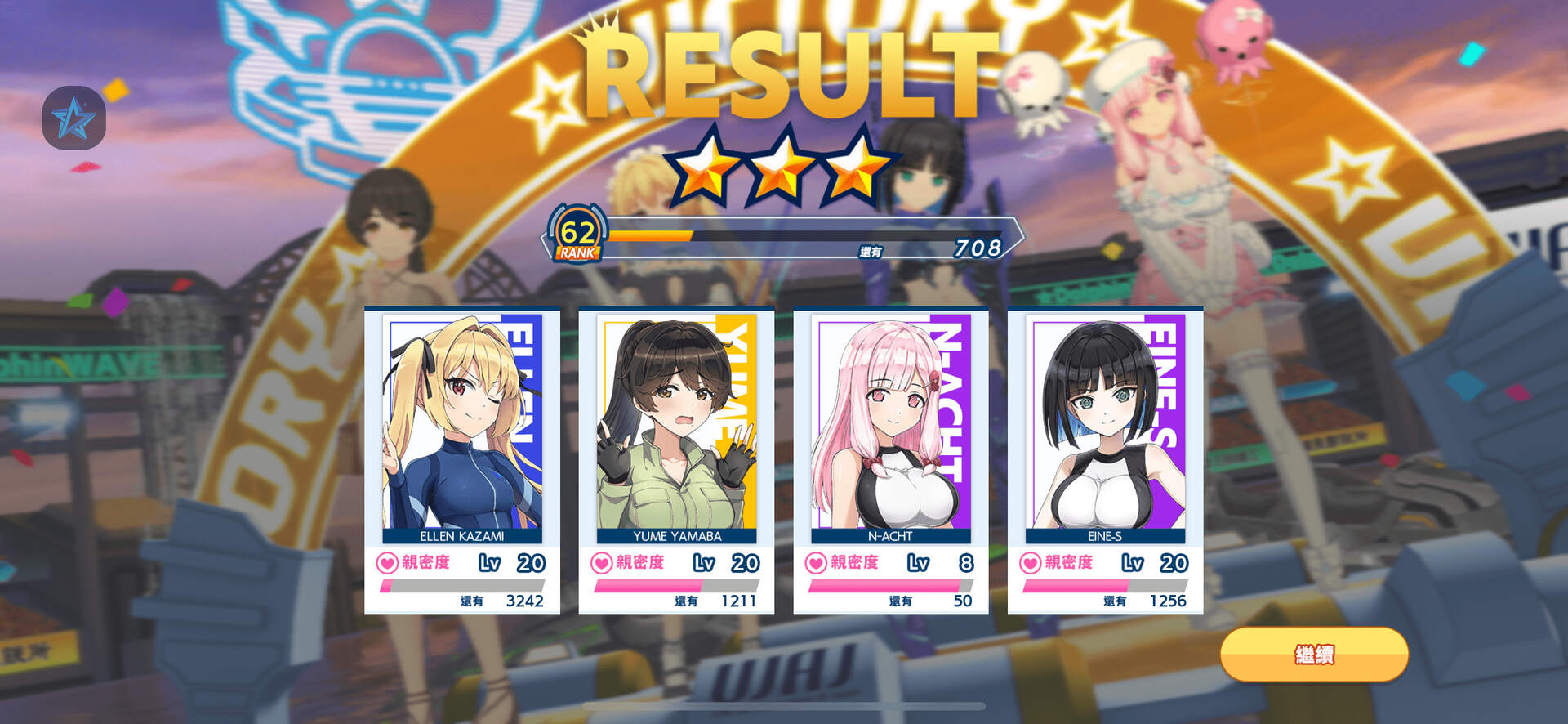
Task: Tap the pink heart icon on Ellen Kazami's card
Action: point(387,562)
